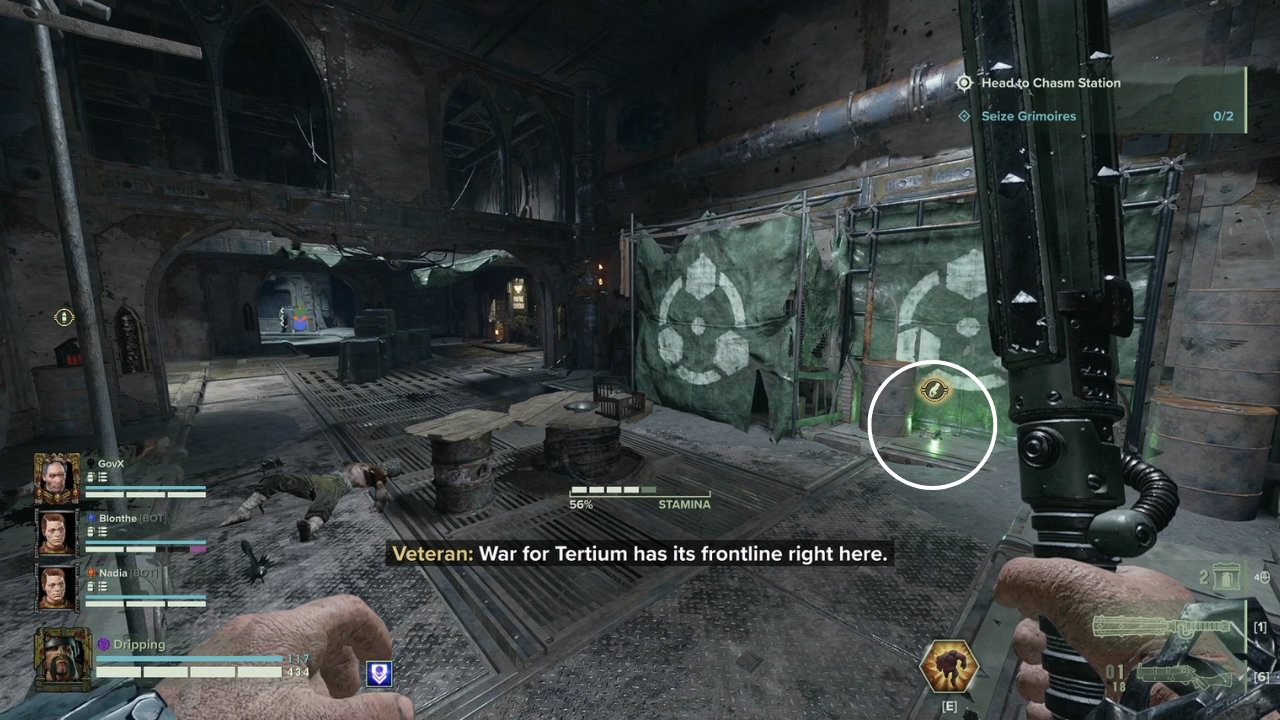Click the objective diamond icon beside Seize Grimoires
1280x720 pixels.
click(964, 116)
